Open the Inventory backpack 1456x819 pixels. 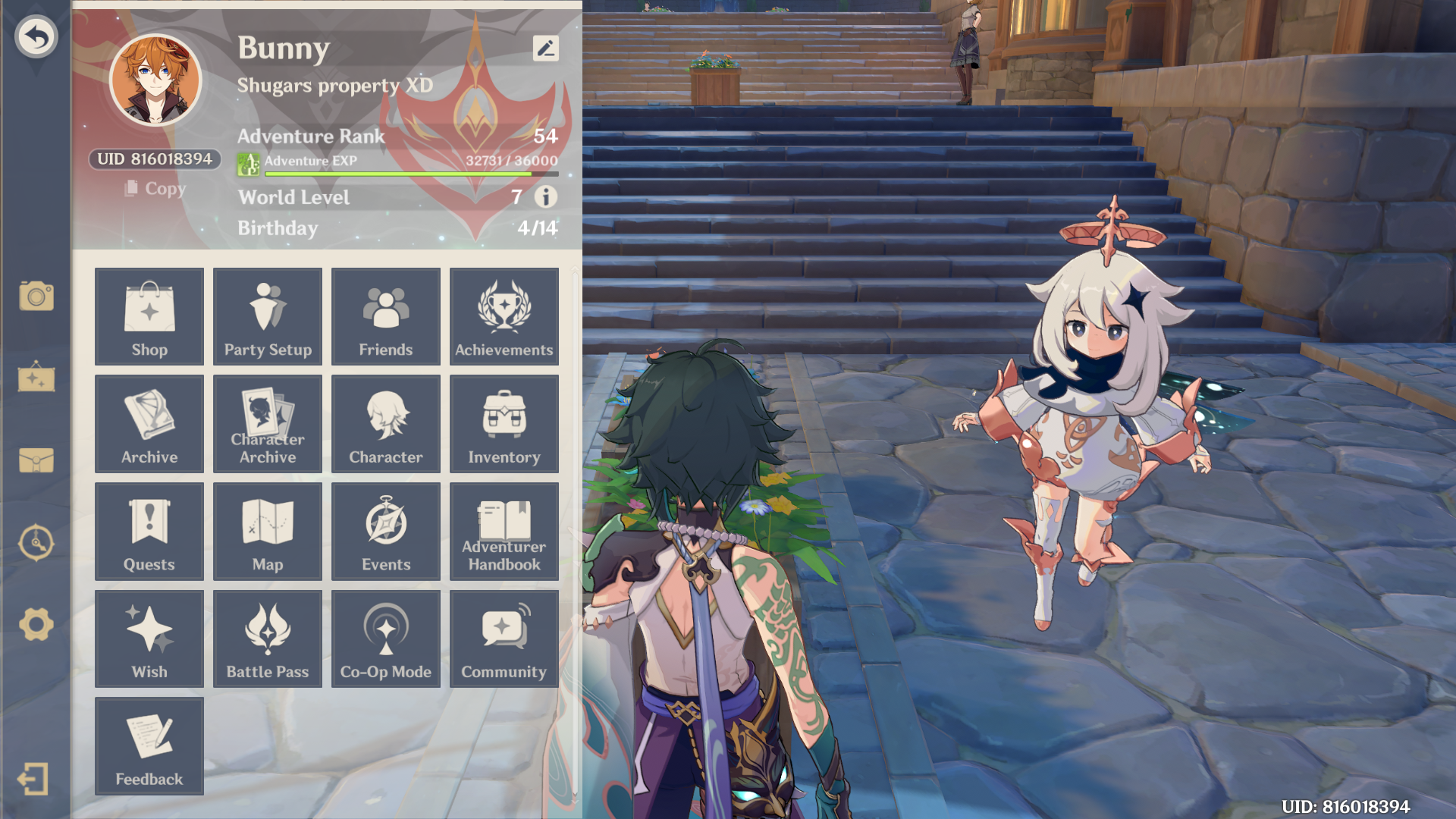click(x=504, y=424)
